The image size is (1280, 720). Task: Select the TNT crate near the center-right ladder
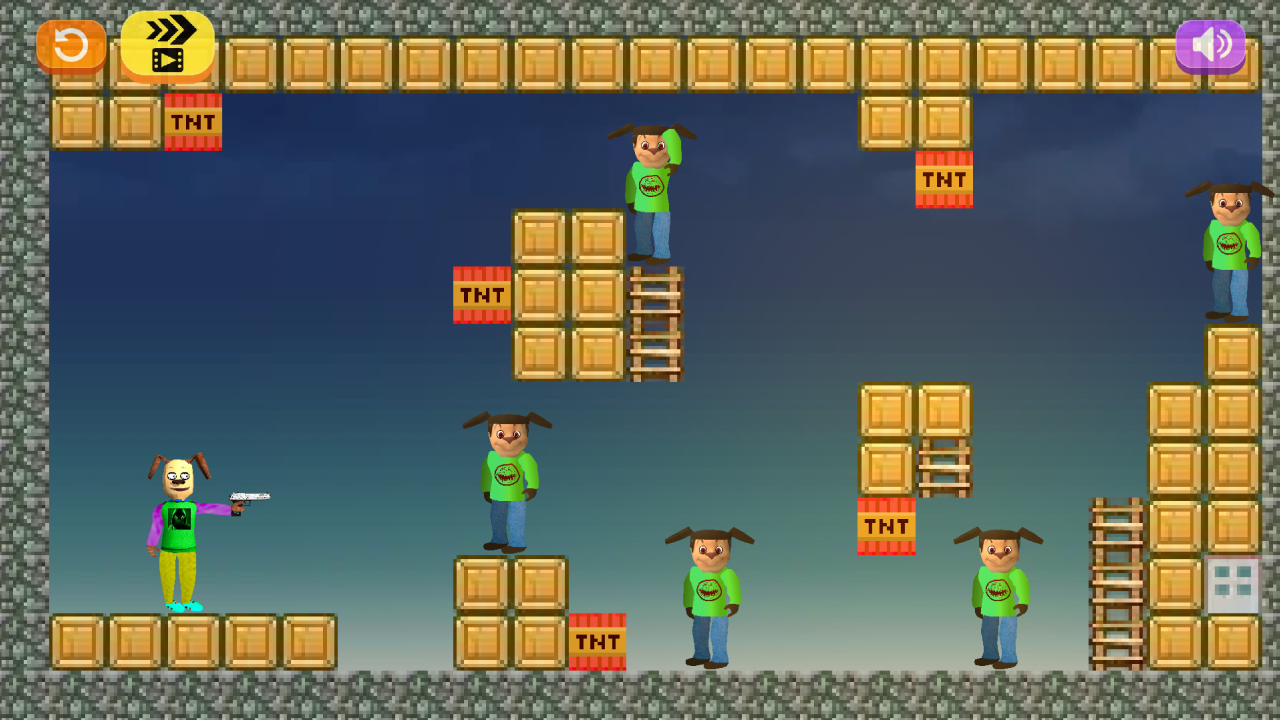tap(886, 526)
